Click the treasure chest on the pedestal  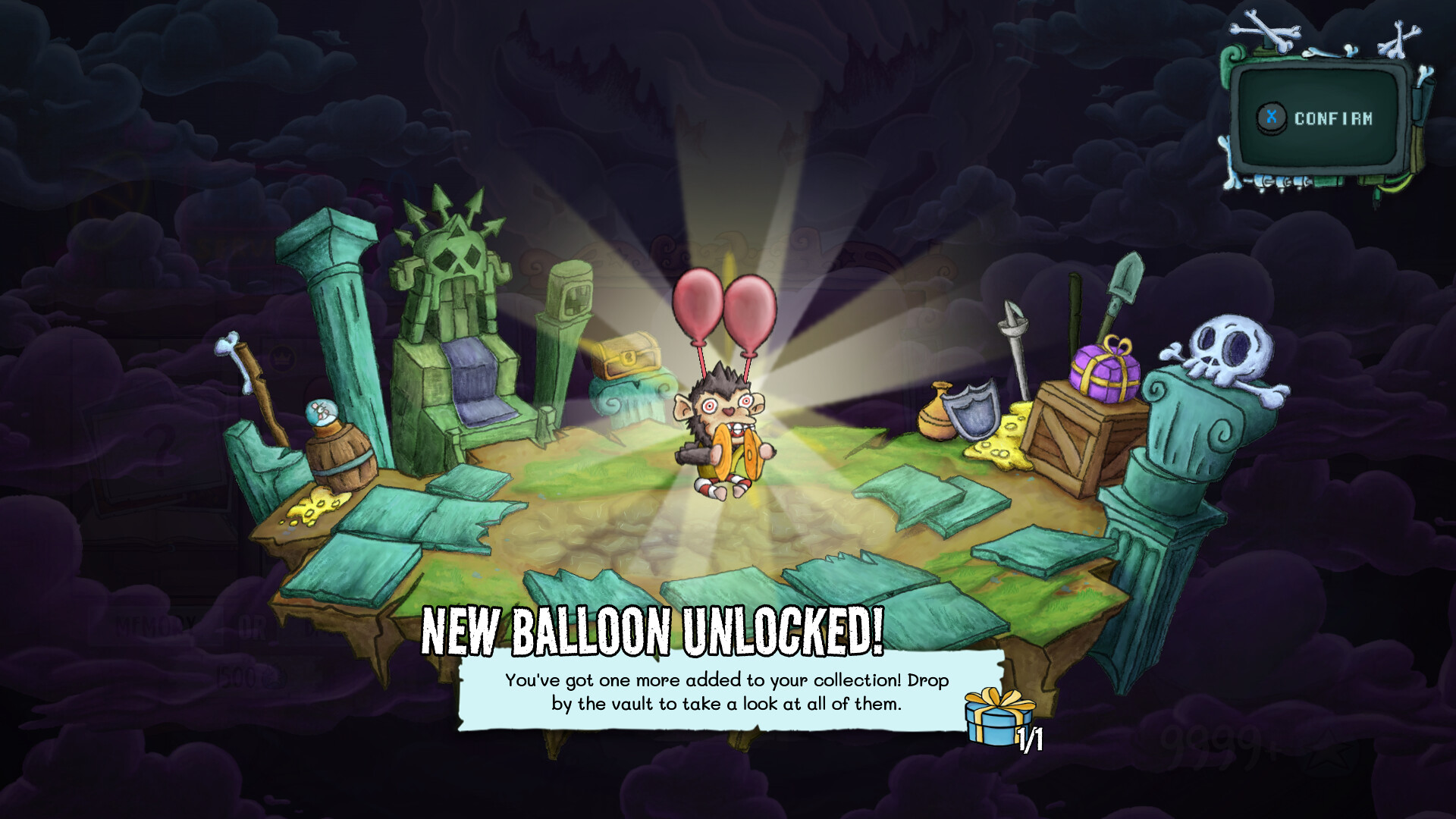coord(626,358)
